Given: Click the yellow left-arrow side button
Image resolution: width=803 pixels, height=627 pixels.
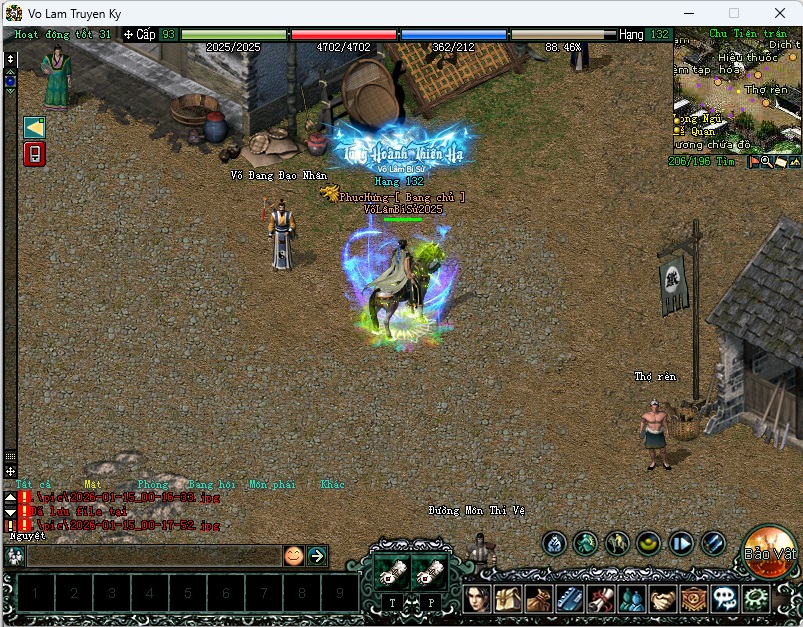Looking at the screenshot, I should tap(34, 127).
